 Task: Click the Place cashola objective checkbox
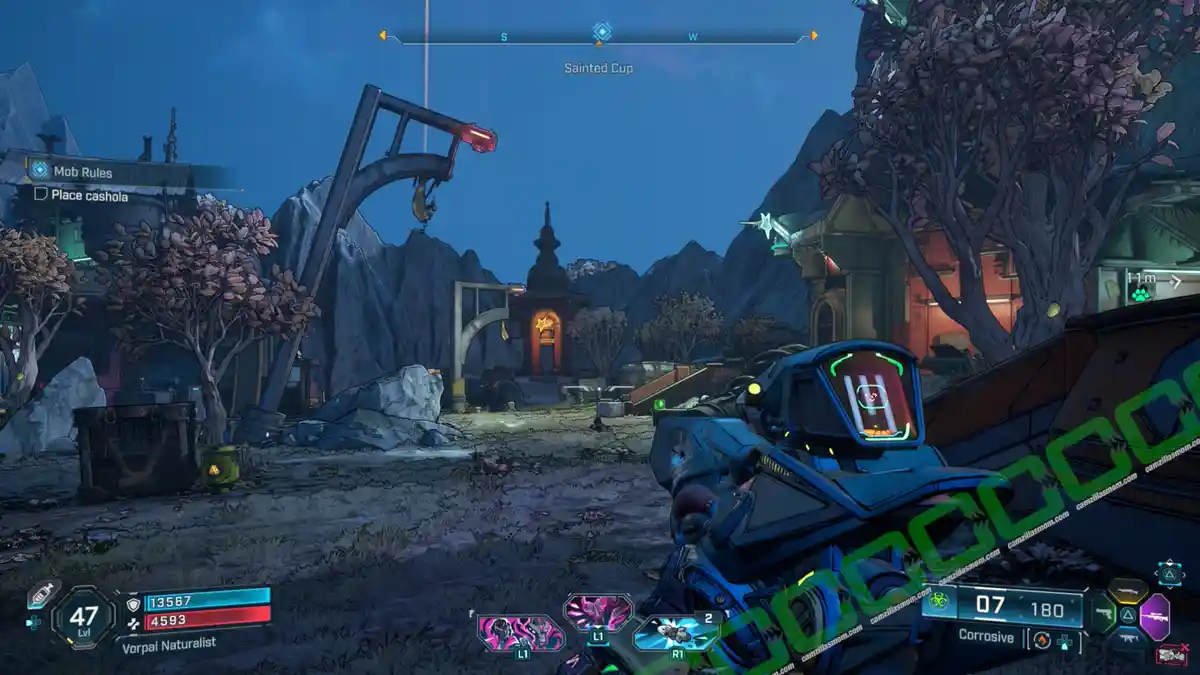[x=41, y=195]
